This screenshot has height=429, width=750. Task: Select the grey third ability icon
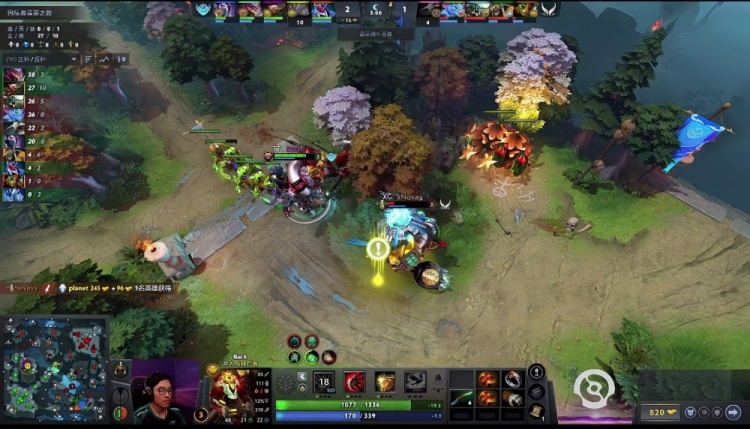click(x=416, y=381)
